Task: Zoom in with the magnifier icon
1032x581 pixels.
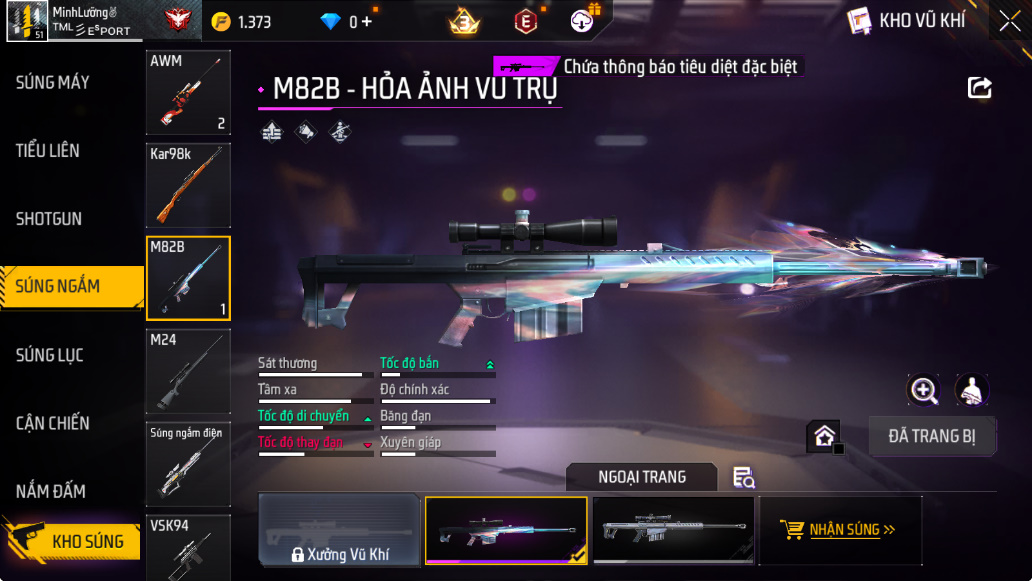Action: click(923, 390)
